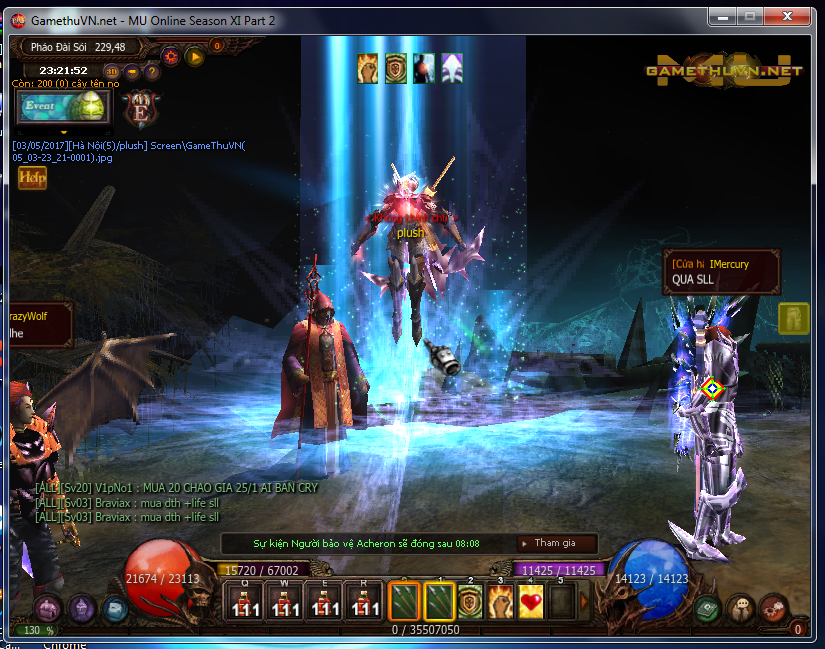The height and width of the screenshot is (649, 825).
Task: Click the orange play arrow button
Action: coord(195,56)
